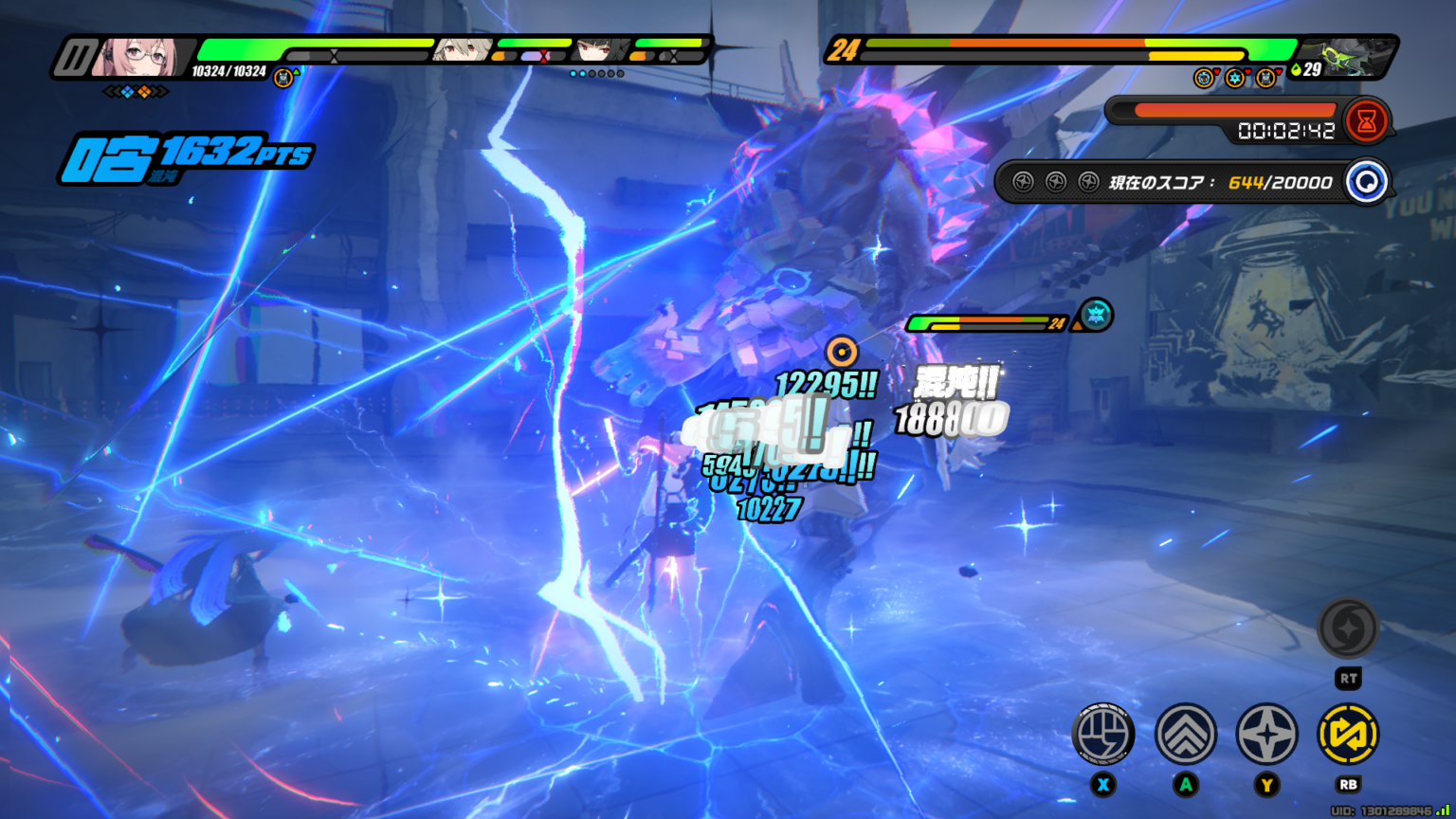The height and width of the screenshot is (819, 1456).
Task: Tap the yellow character swap button
Action: click(1348, 734)
